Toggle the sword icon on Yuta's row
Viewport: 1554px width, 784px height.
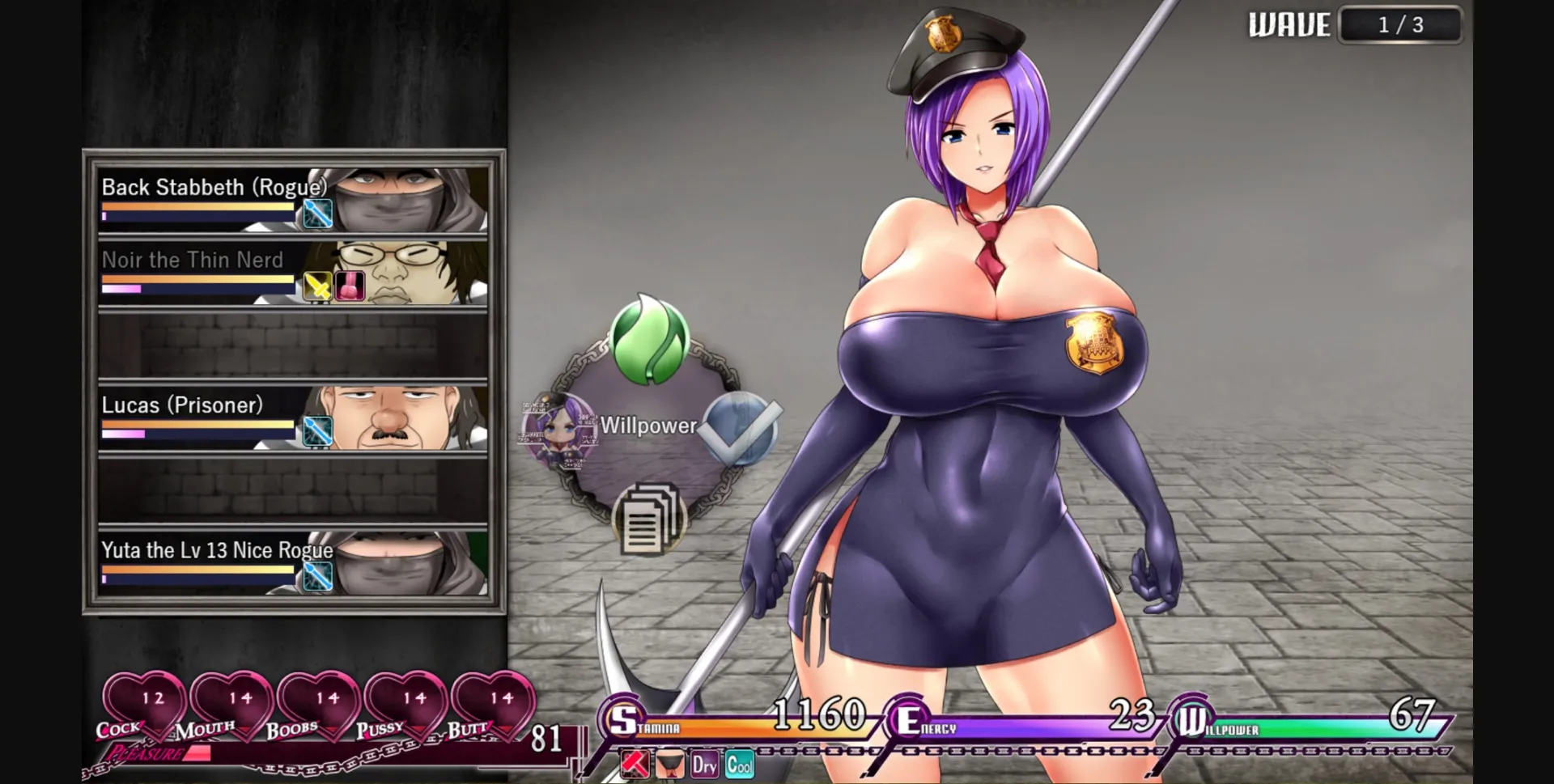coord(317,574)
